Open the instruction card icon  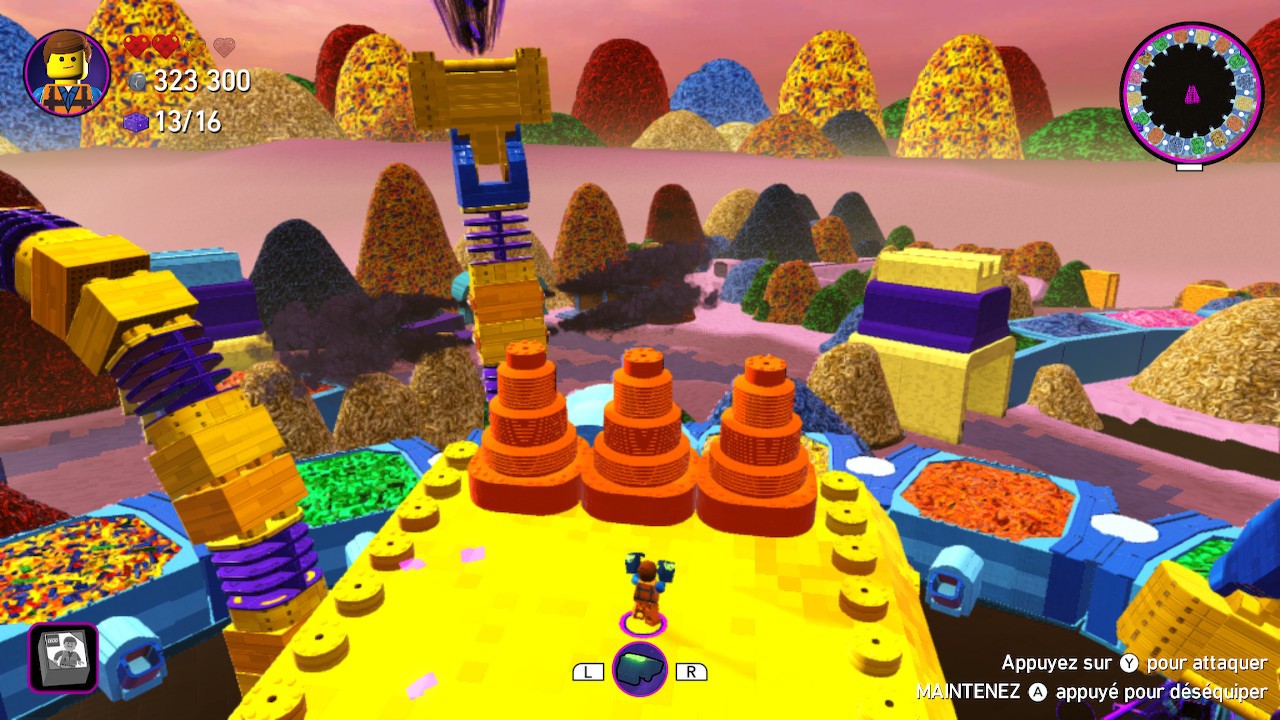[63, 658]
